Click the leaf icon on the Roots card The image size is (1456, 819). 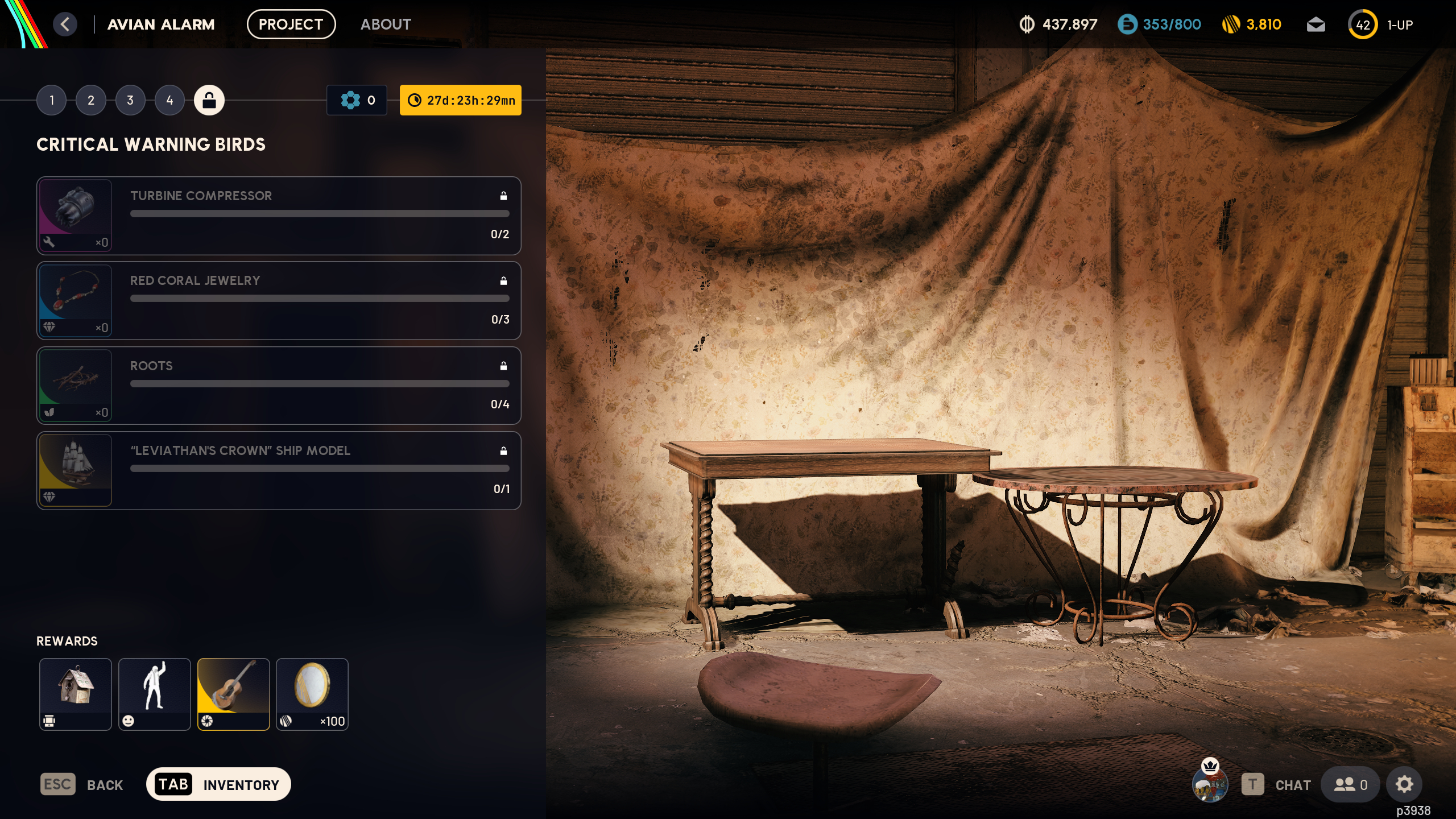point(50,413)
